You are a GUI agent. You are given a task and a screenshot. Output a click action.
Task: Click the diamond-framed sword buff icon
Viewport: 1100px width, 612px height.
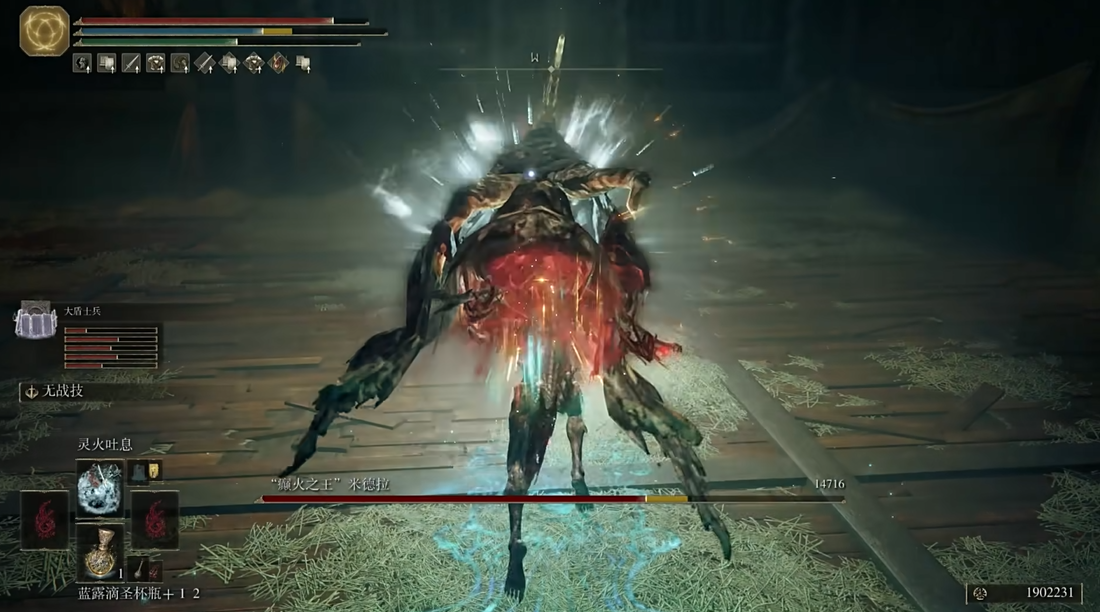coord(204,64)
